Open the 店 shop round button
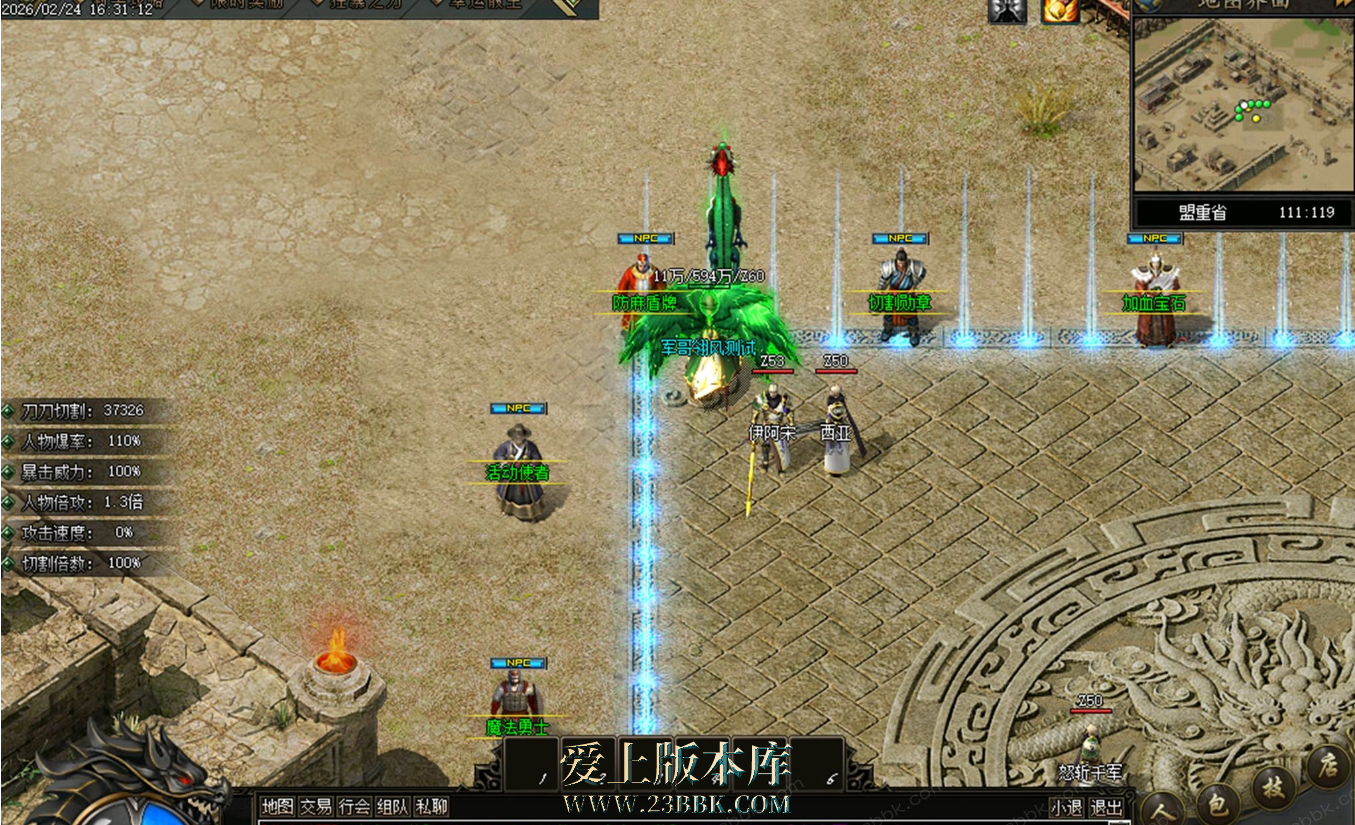Screen dimensions: 1355x825 pos(1328,766)
